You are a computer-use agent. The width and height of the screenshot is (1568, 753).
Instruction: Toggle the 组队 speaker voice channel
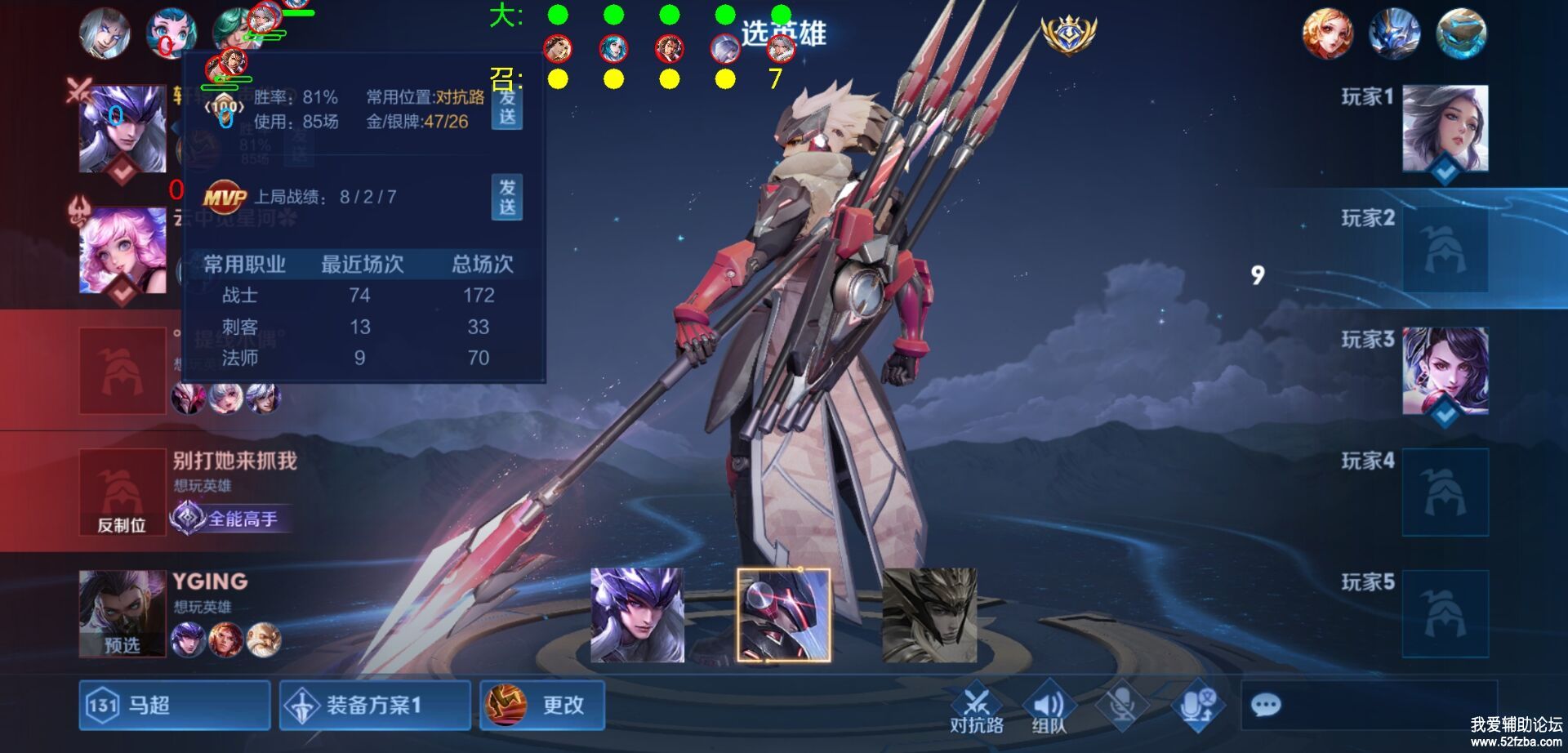click(1049, 706)
